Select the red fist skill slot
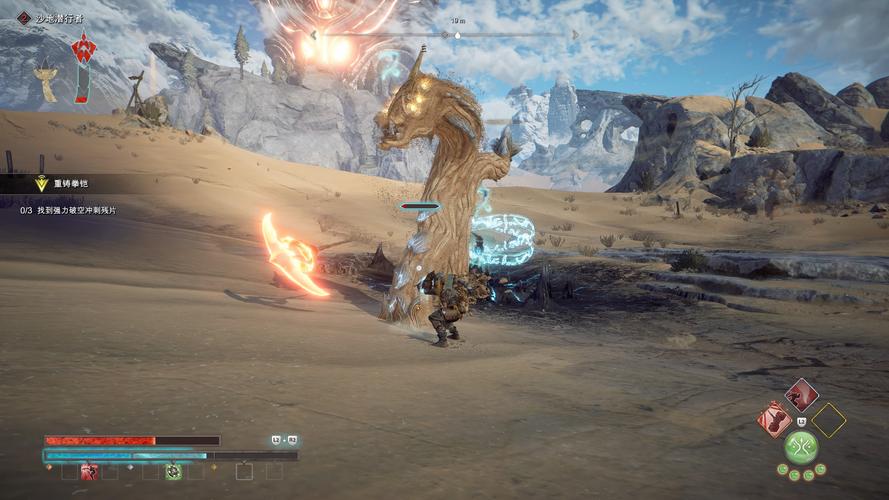Viewport: 889px width, 500px height. click(89, 471)
